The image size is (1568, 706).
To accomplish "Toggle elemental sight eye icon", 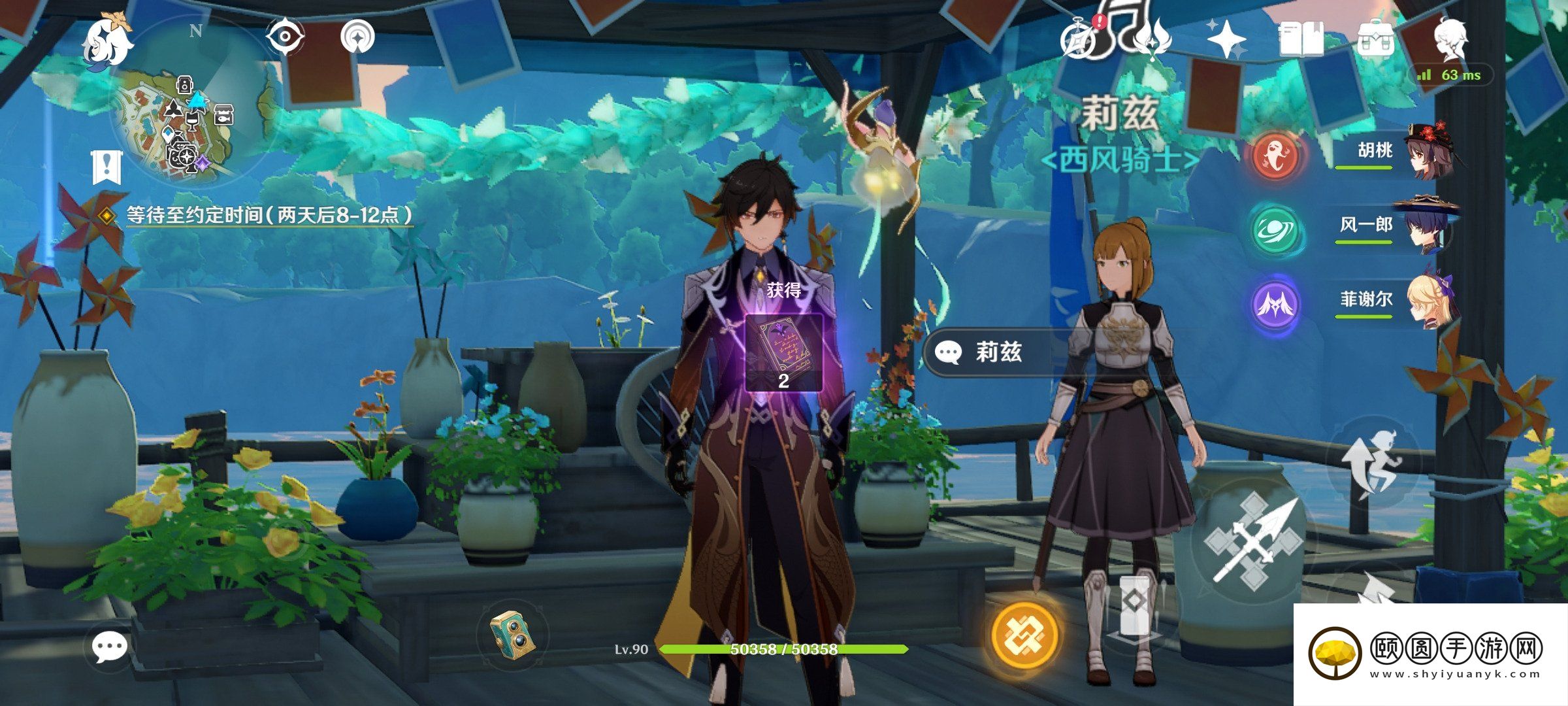I will tap(286, 37).
